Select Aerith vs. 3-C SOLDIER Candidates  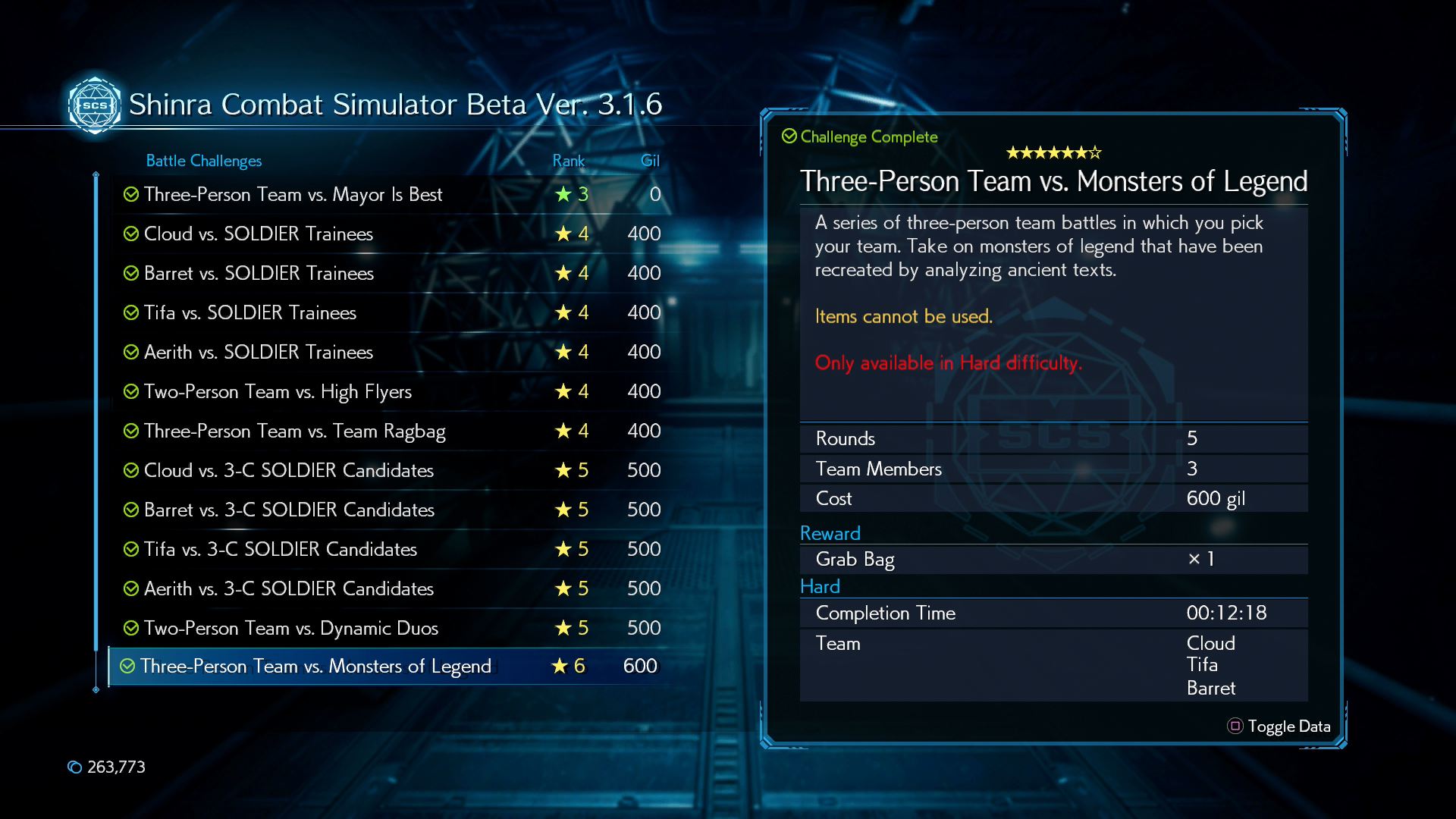[289, 589]
